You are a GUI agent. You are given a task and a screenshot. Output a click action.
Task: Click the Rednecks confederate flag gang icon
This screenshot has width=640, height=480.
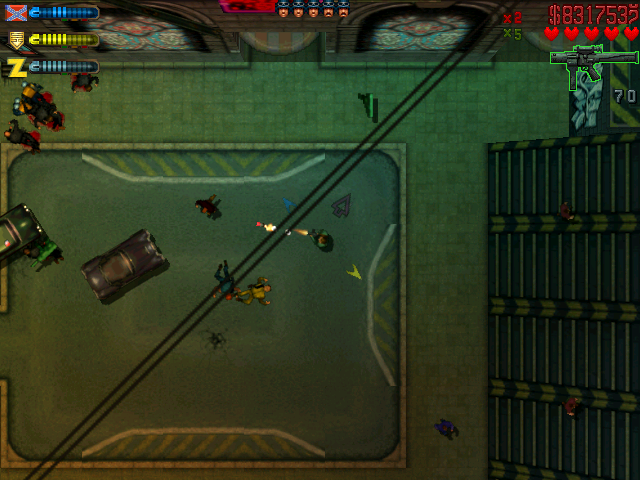pos(16,13)
